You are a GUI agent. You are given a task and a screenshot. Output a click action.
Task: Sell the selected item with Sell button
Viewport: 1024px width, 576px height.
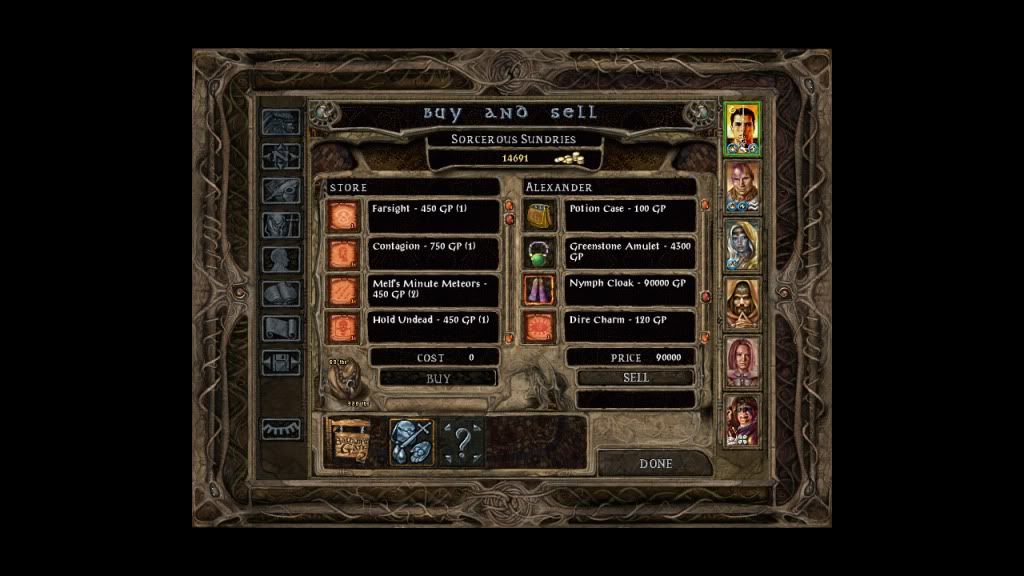click(635, 378)
